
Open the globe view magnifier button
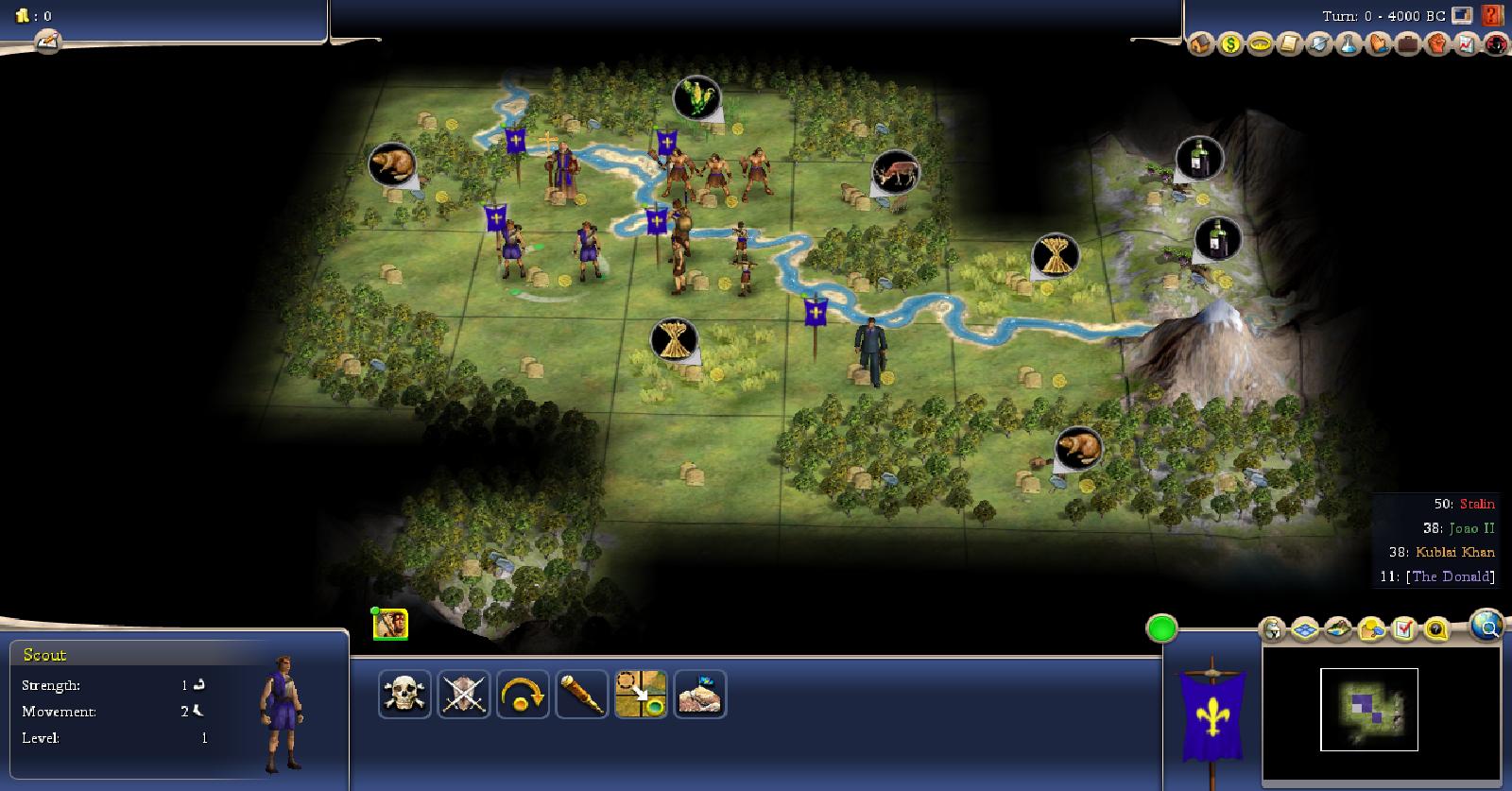coord(1486,626)
